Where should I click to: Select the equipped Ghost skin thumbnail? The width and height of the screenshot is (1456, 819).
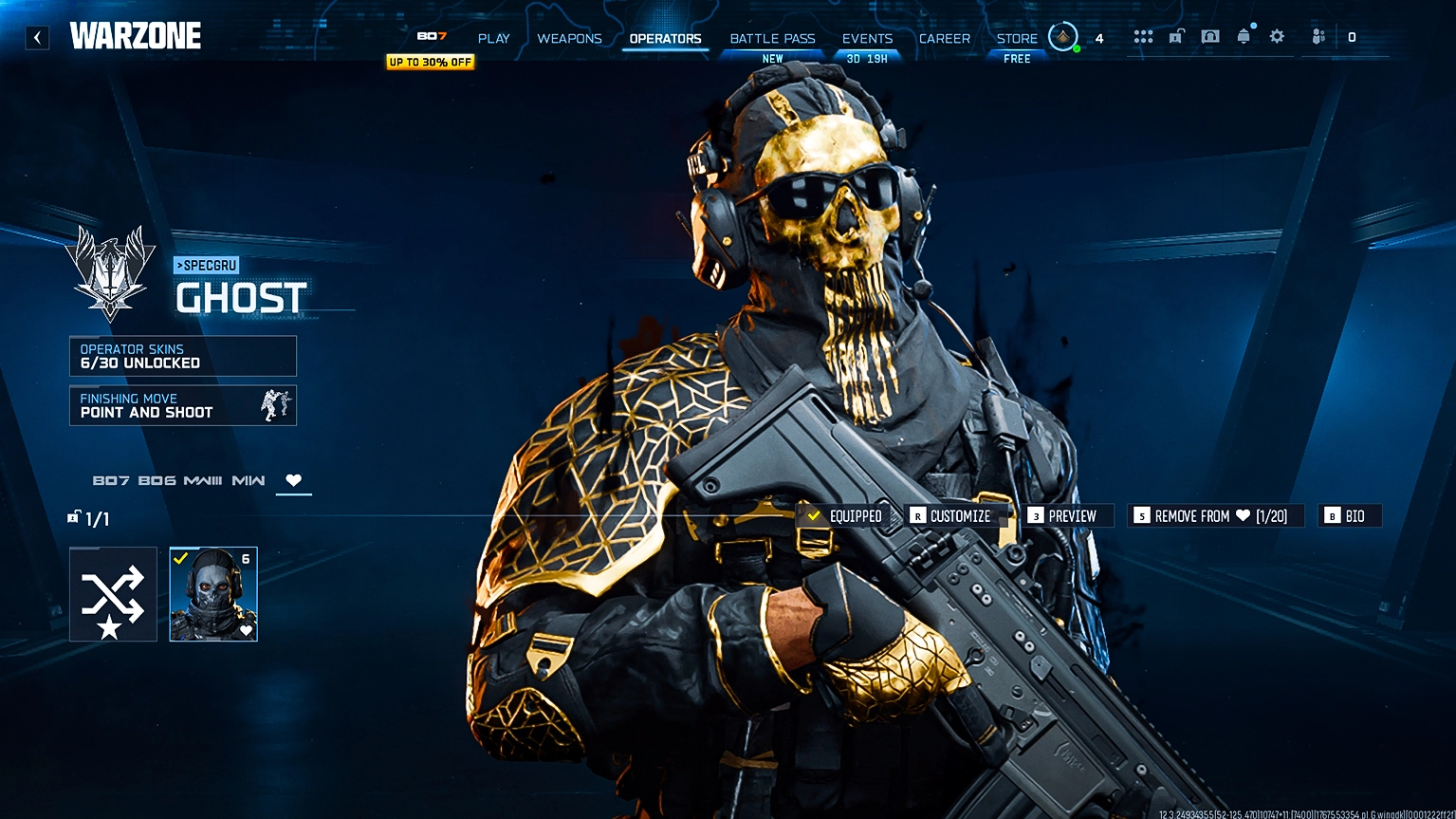(x=212, y=593)
